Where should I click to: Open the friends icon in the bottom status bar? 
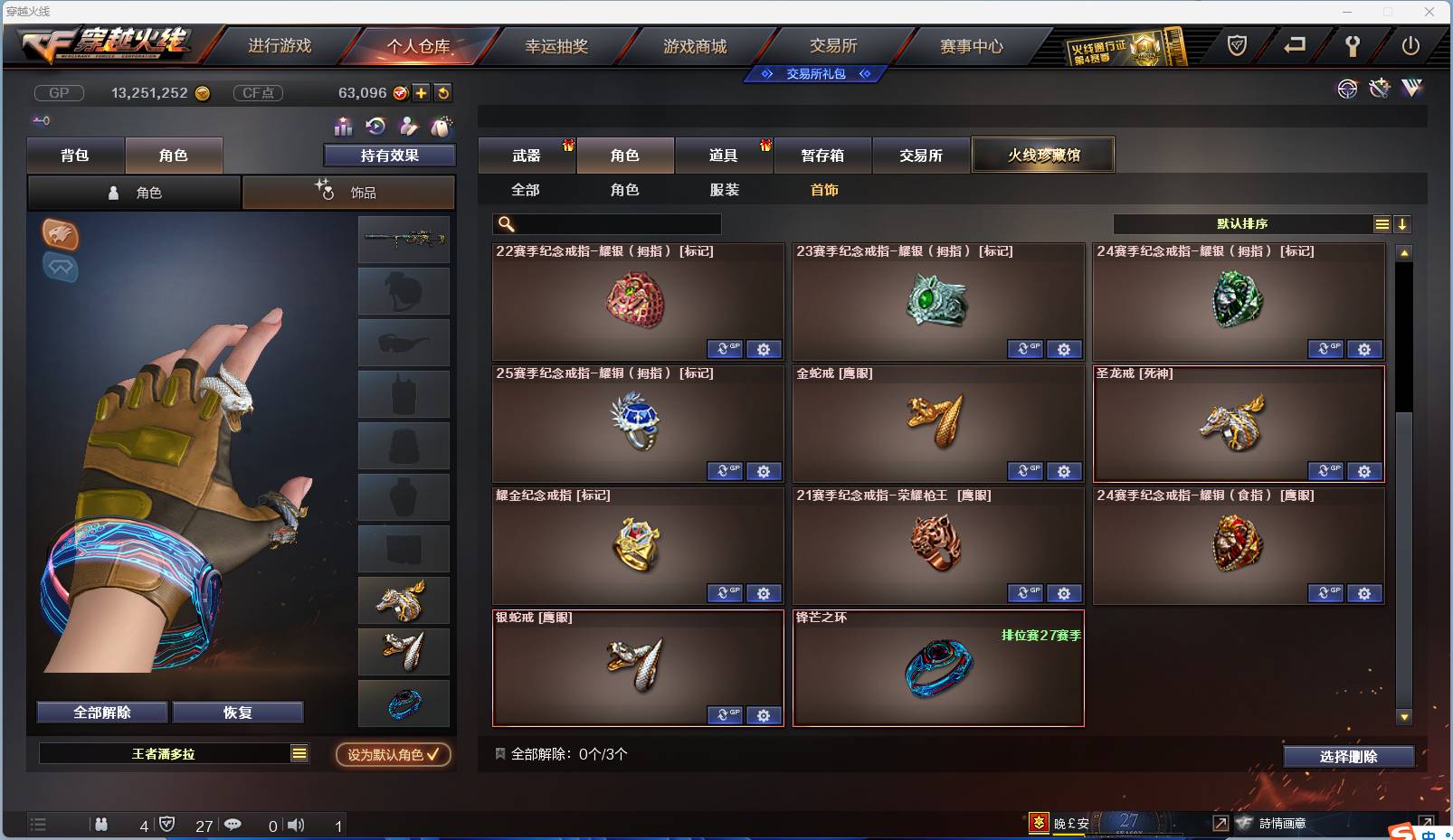(x=102, y=825)
